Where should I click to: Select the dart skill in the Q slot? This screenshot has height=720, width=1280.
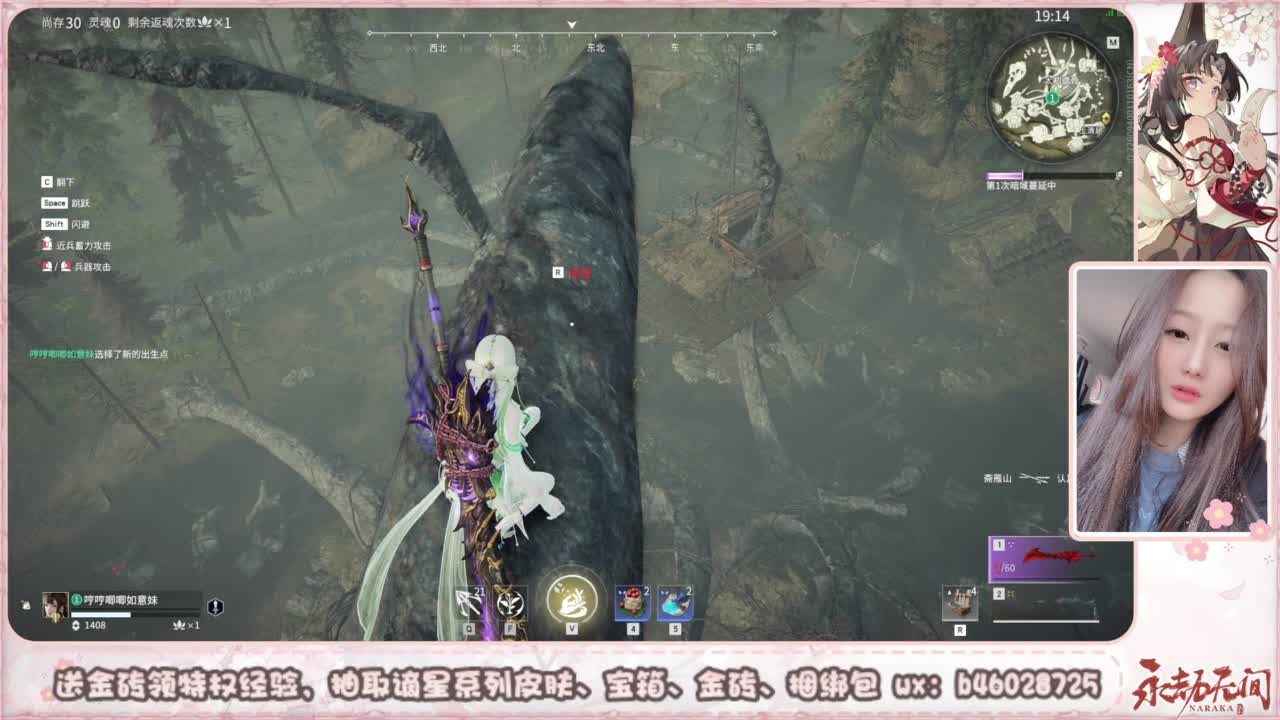pyautogui.click(x=466, y=602)
